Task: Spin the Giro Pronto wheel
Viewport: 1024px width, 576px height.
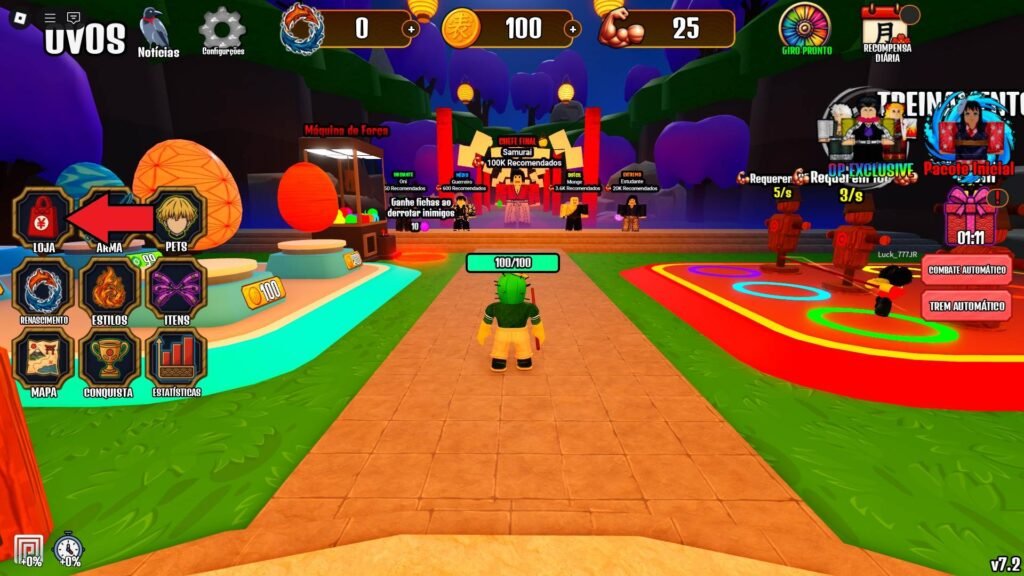Action: (x=805, y=26)
